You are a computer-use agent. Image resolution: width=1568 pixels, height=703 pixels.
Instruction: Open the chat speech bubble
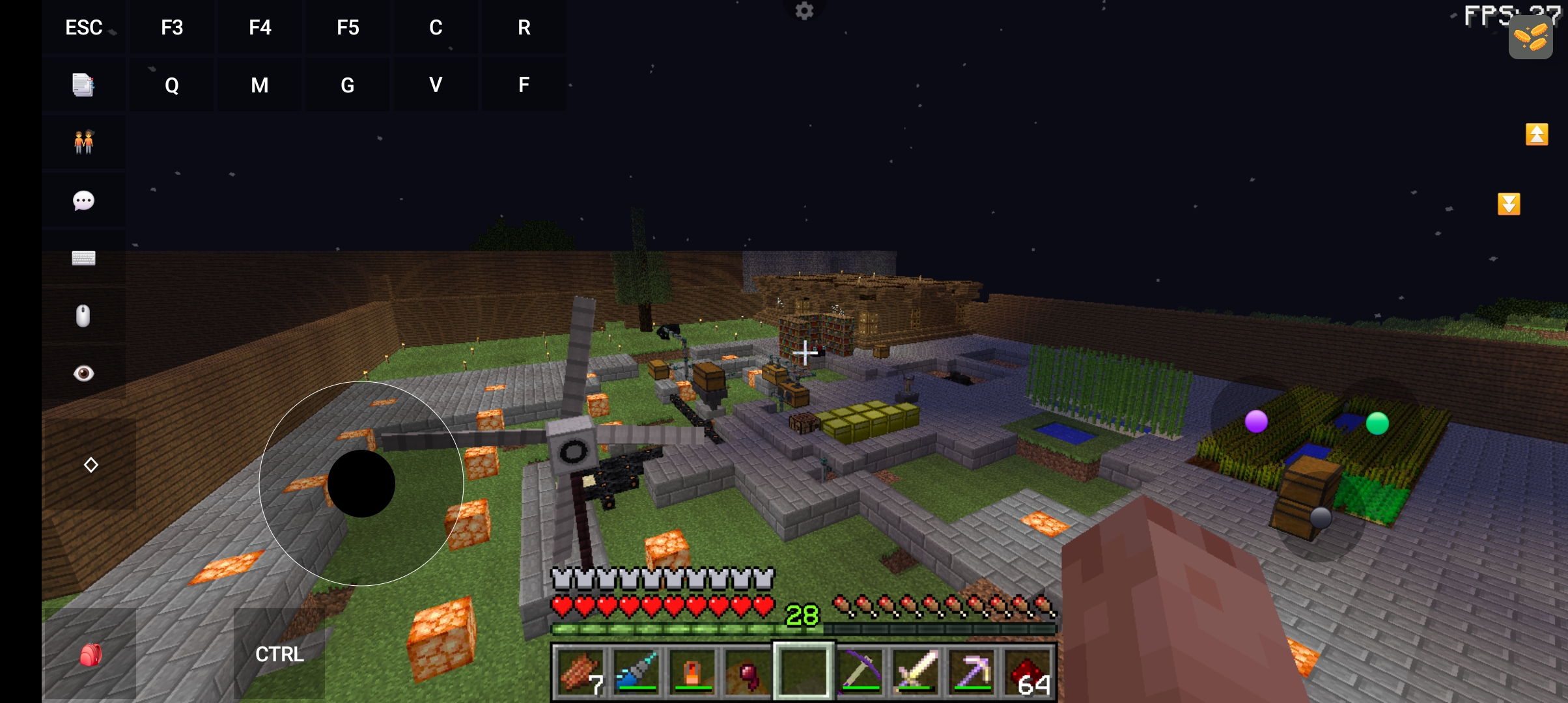[x=83, y=200]
